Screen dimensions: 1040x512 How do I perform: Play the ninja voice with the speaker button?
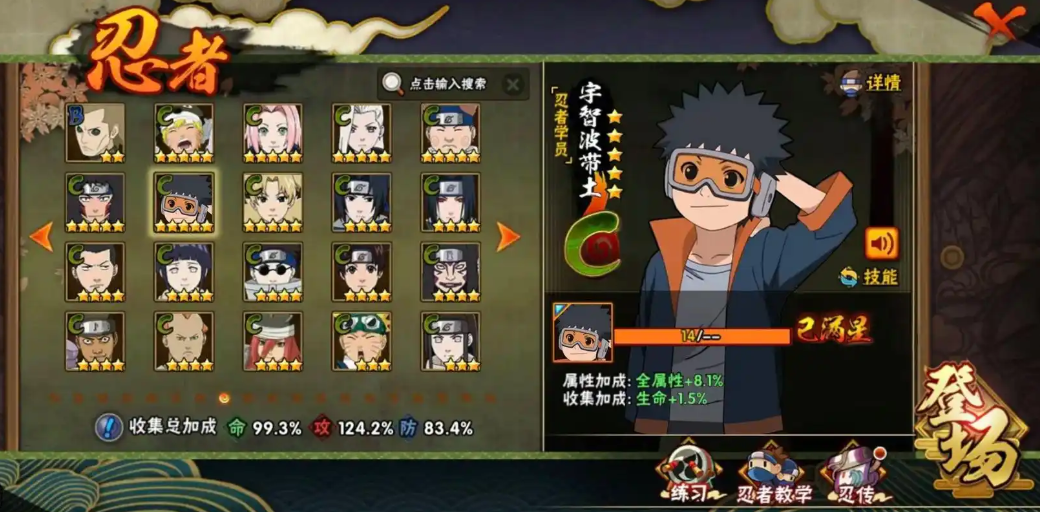click(x=881, y=243)
